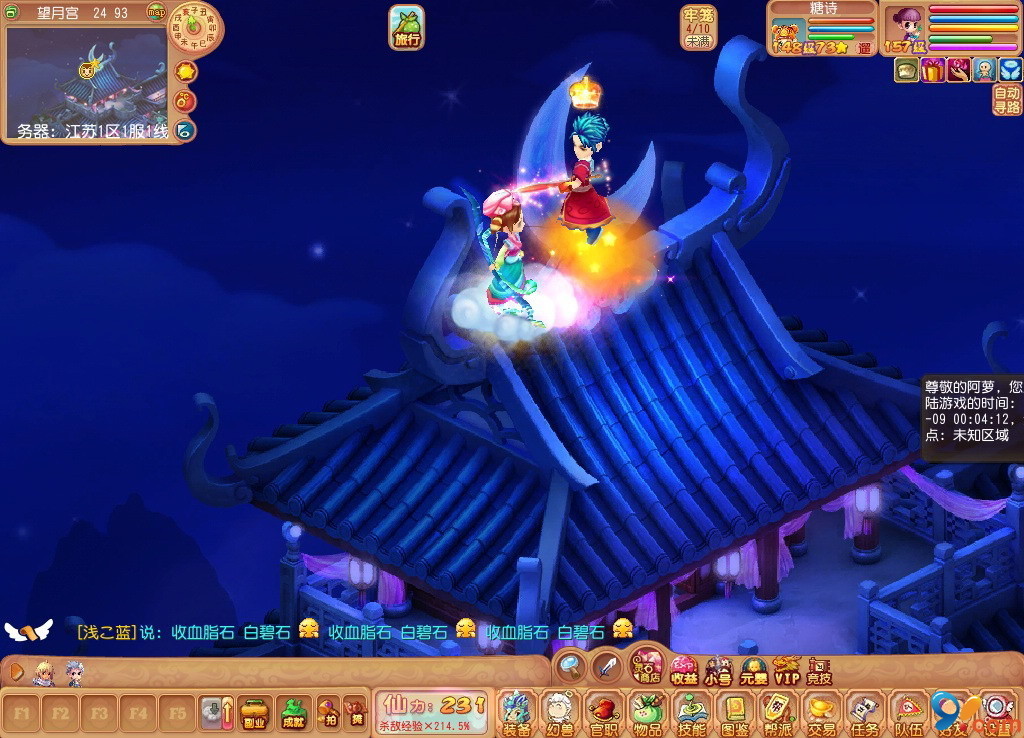Viewport: 1024px width, 738px height.
Task: Open the 幻兽 pet menu
Action: (x=559, y=712)
